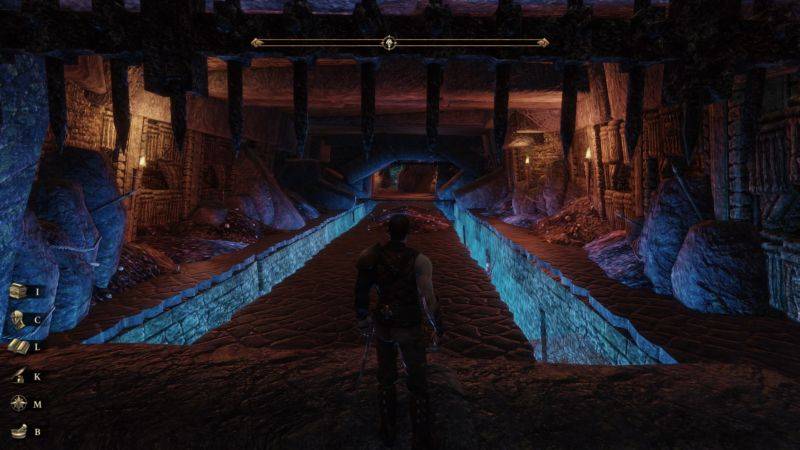Open the character sheet head icon
800x450 pixels.
pyautogui.click(x=18, y=319)
